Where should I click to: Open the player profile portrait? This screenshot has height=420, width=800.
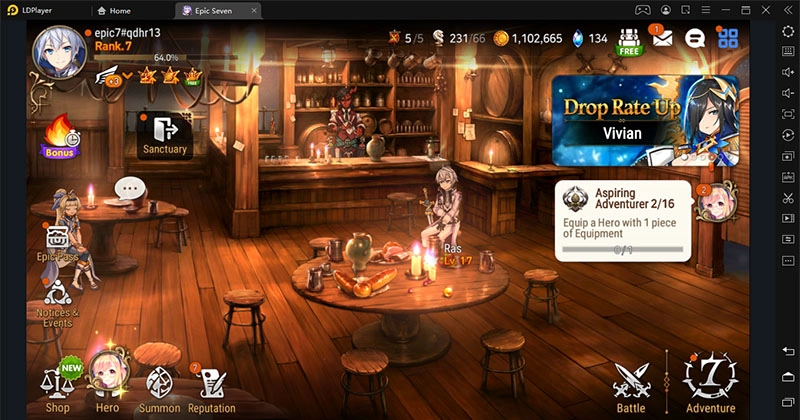pyautogui.click(x=57, y=50)
